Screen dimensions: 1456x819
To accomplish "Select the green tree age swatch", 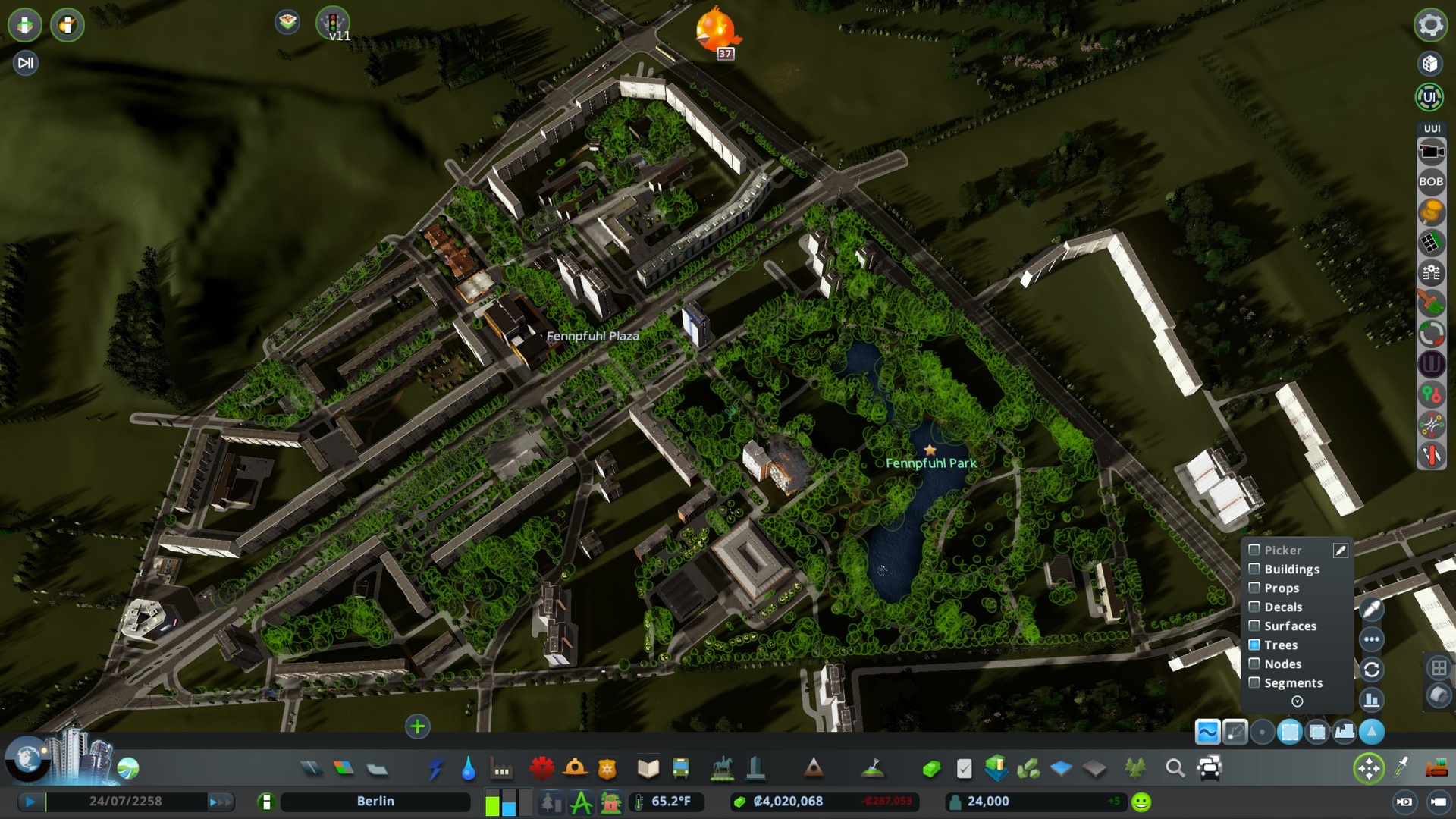I will click(x=493, y=806).
